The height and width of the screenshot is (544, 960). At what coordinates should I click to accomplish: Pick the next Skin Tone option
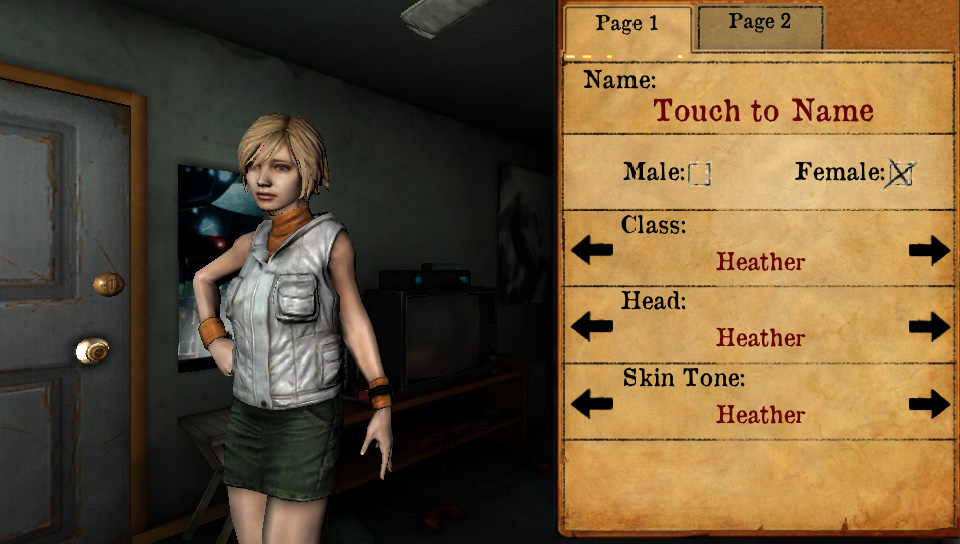929,403
